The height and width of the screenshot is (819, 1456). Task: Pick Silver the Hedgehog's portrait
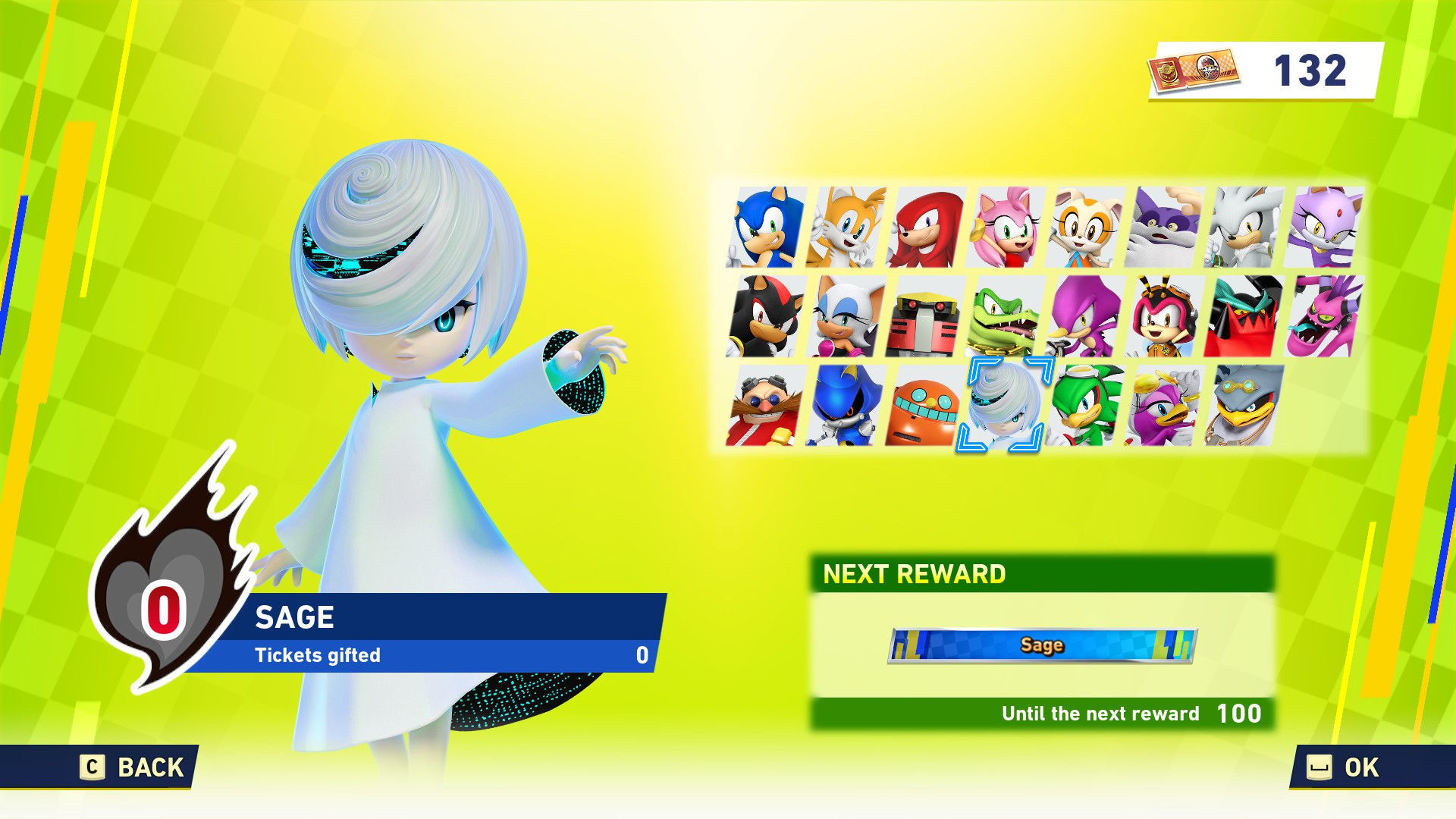1244,227
